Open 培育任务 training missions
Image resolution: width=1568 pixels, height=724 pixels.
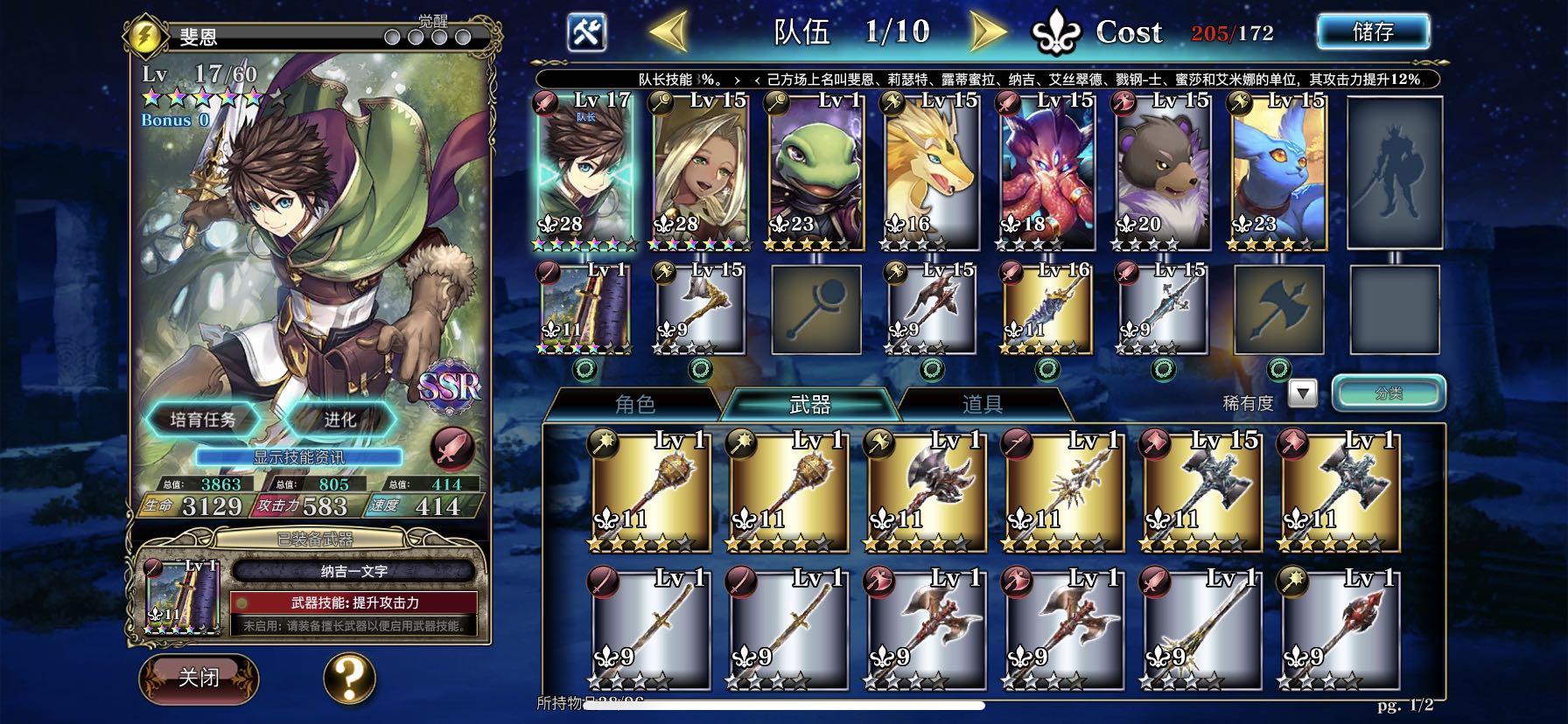[202, 420]
